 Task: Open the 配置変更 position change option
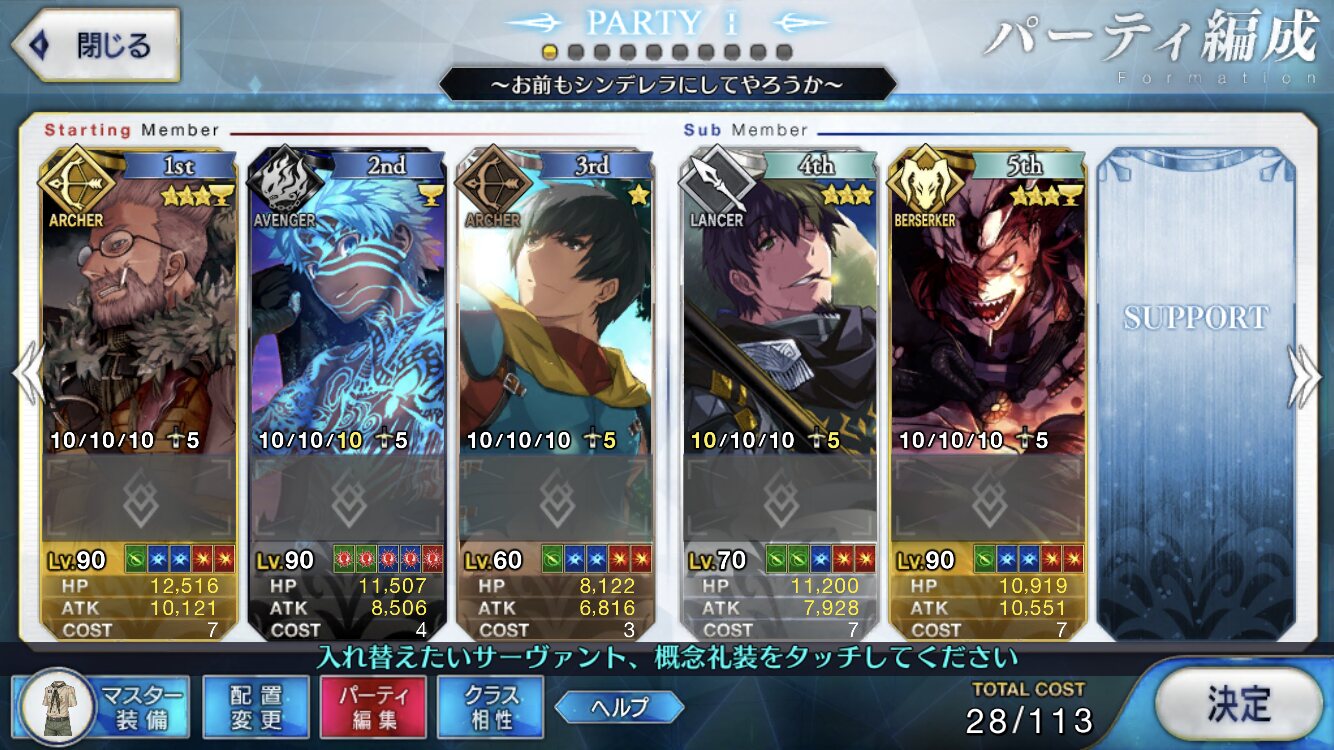tap(255, 707)
